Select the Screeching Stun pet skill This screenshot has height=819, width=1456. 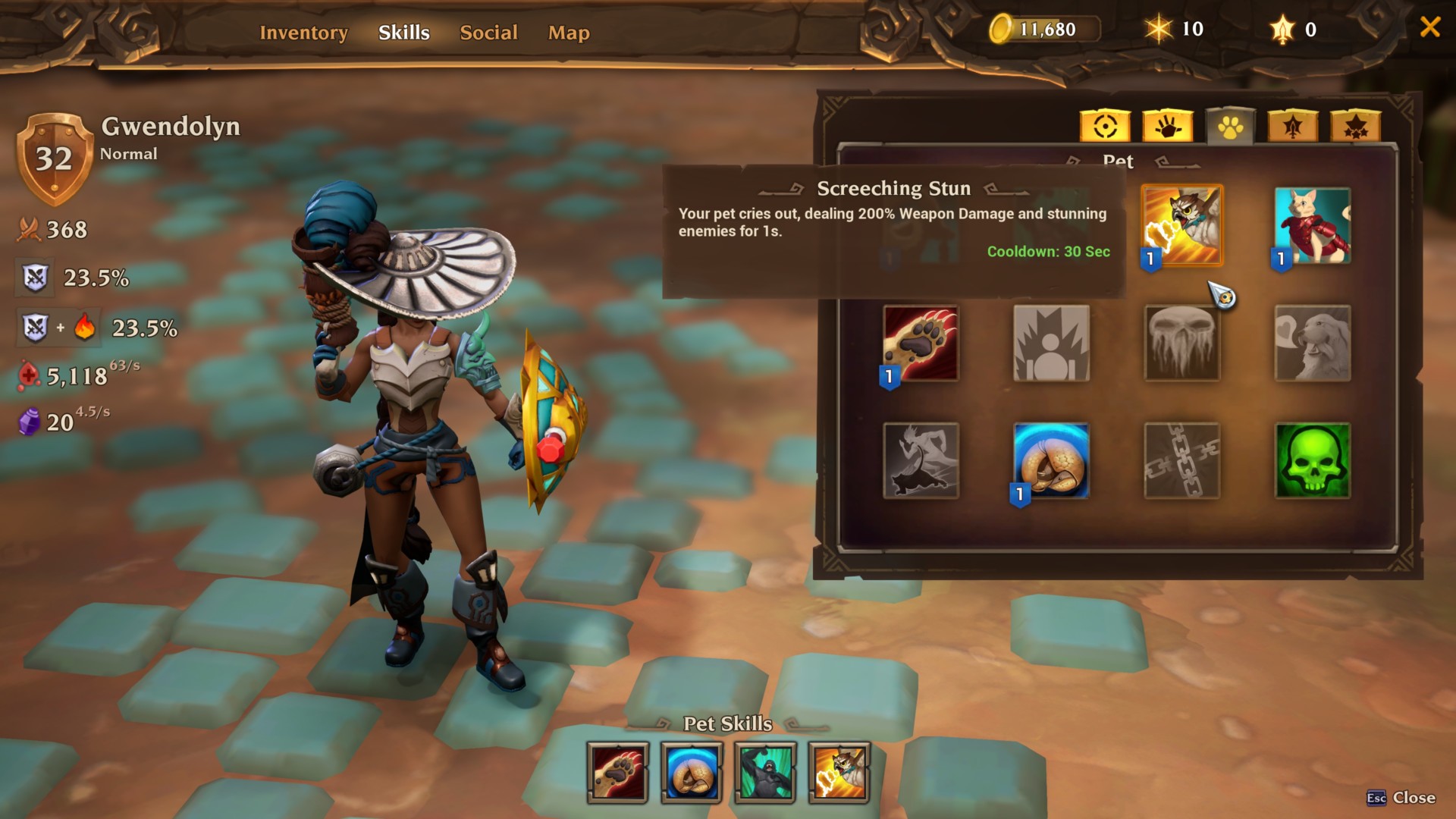click(1182, 225)
